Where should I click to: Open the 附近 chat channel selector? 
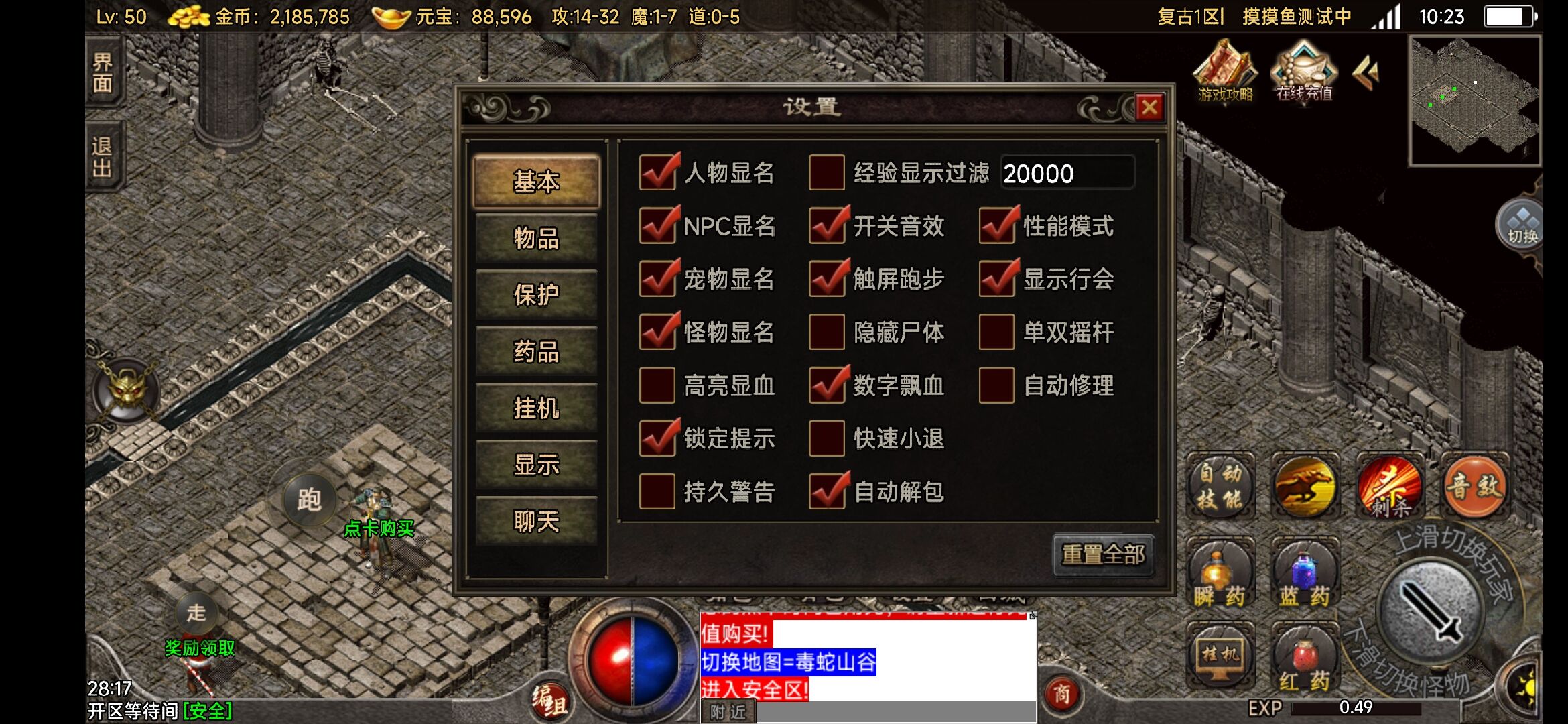click(728, 713)
